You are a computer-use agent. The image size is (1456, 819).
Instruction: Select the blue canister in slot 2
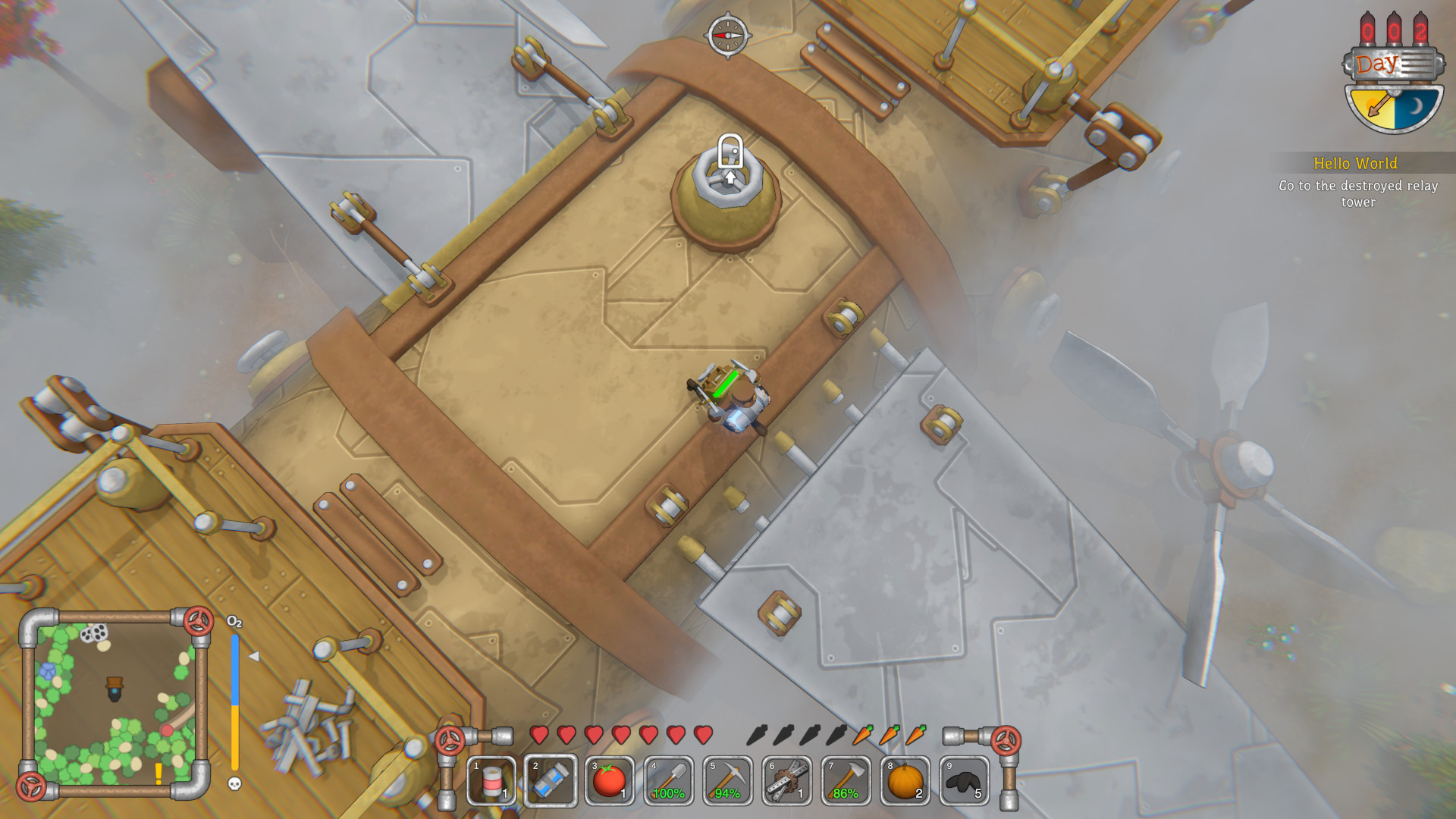point(551,780)
